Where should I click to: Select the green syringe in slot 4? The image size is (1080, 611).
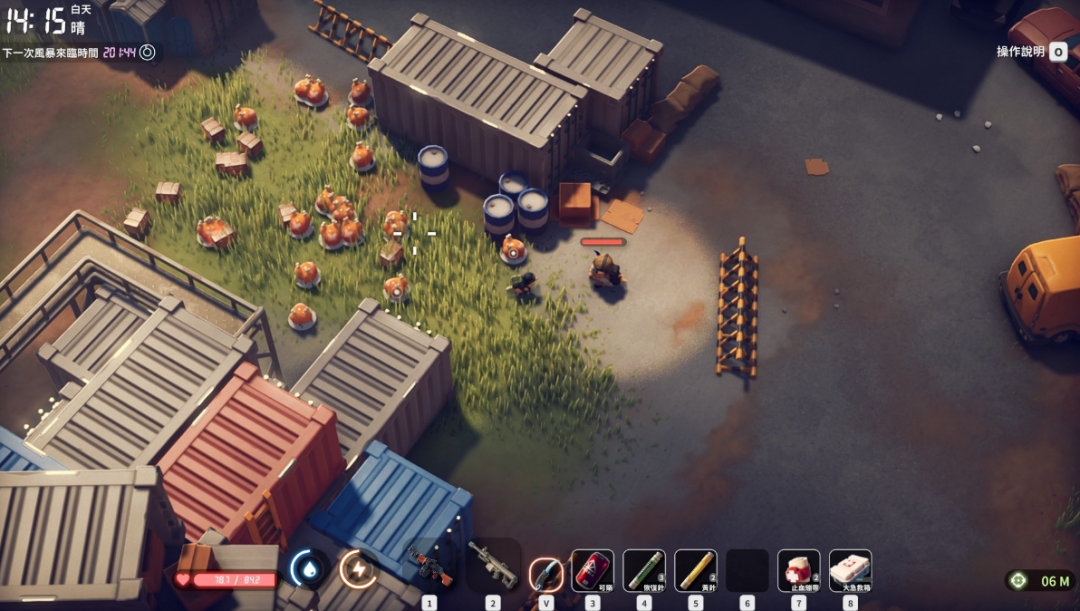(x=644, y=570)
